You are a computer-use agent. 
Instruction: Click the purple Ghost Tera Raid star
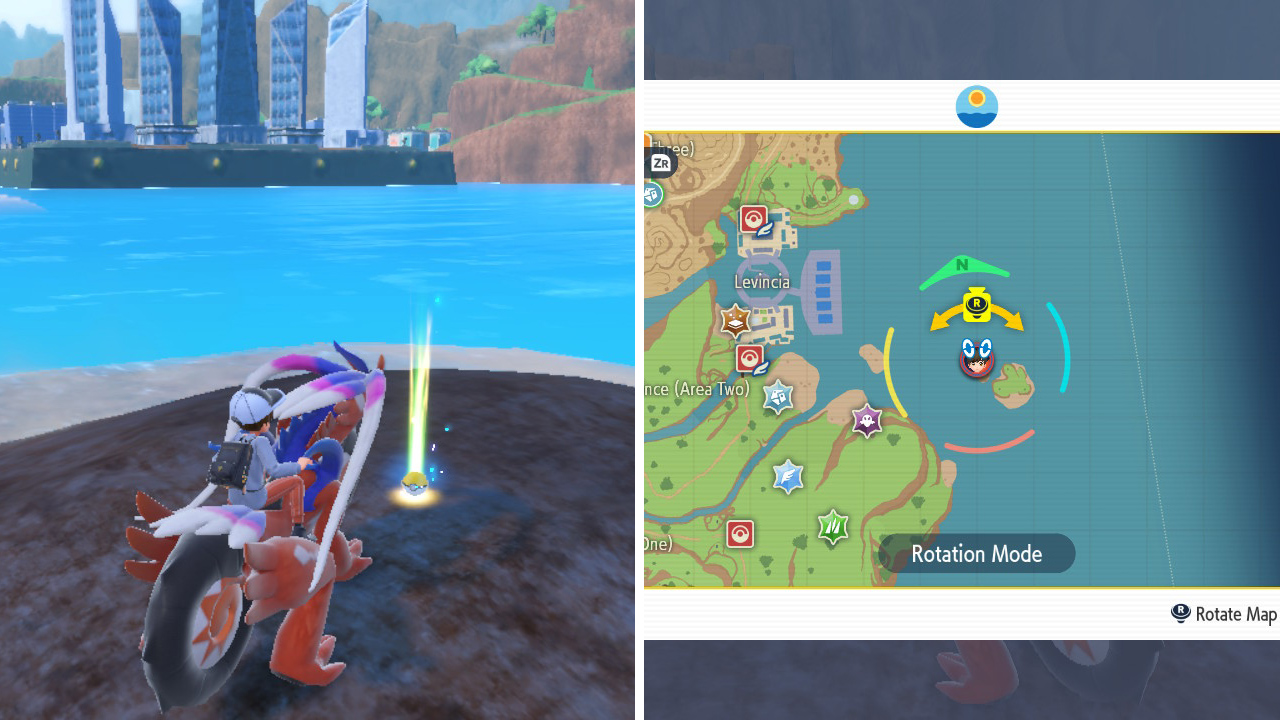[866, 421]
